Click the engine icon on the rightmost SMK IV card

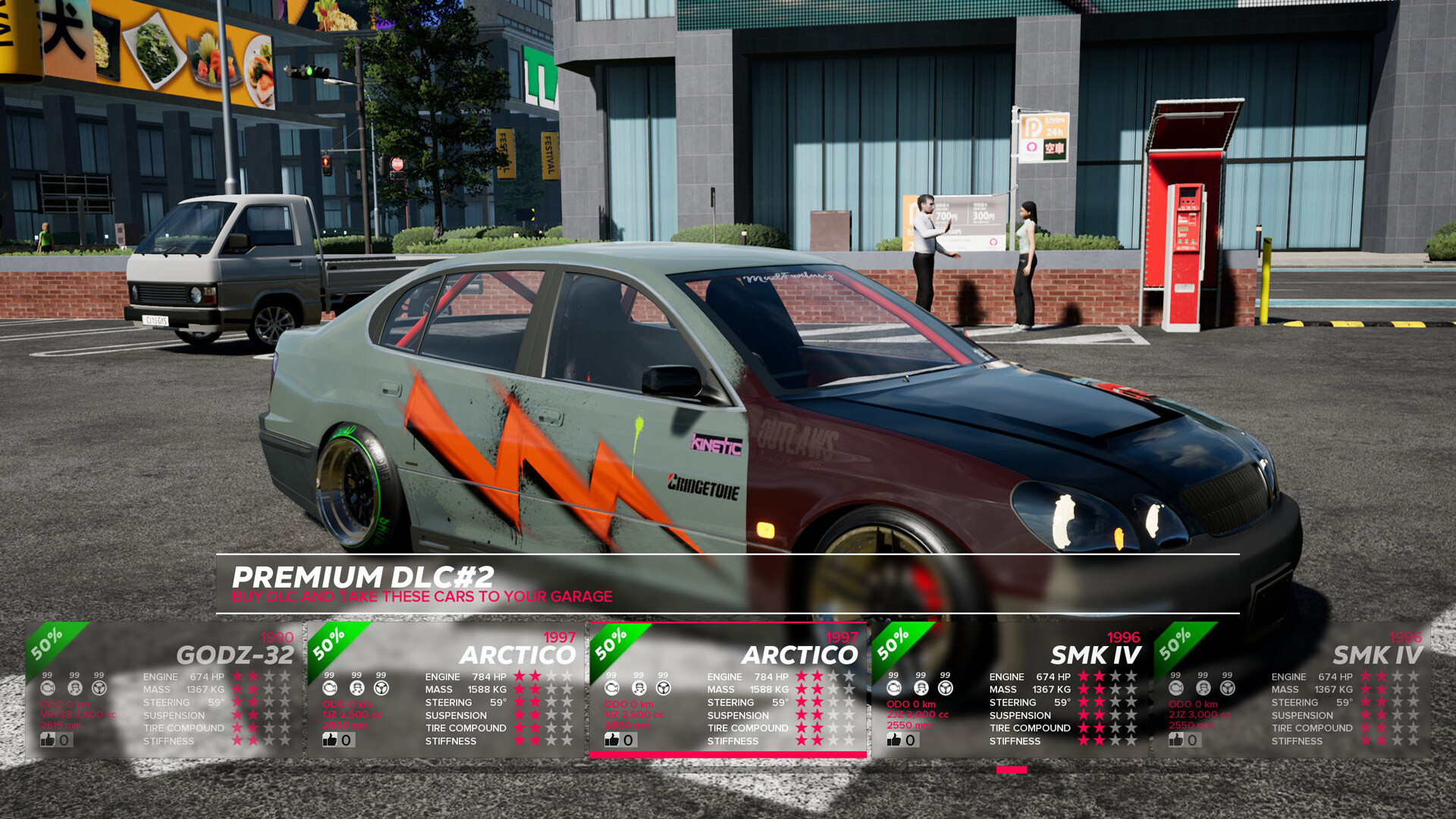point(1175,688)
